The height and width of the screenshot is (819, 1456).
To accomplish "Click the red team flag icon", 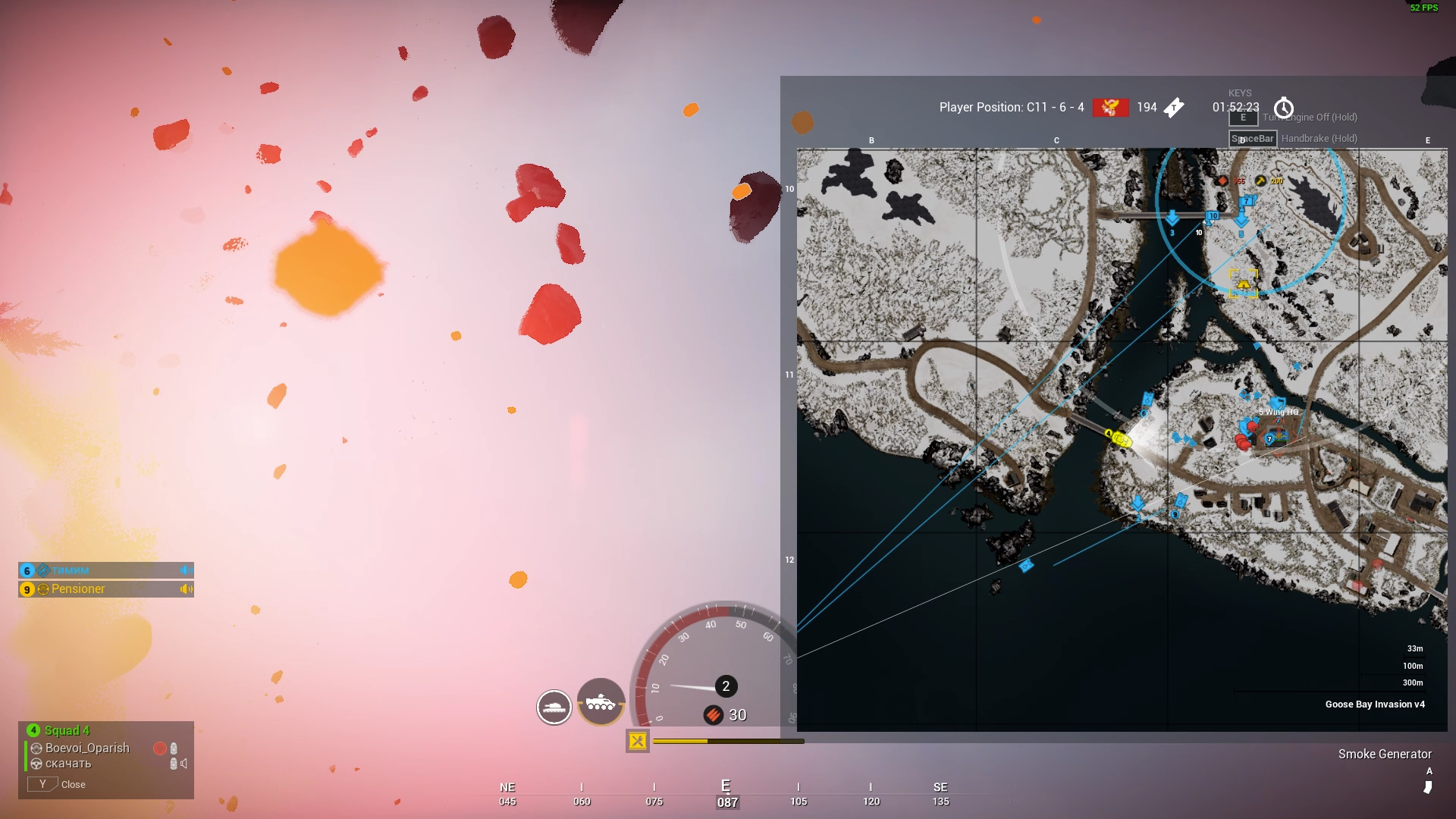I will tap(1110, 108).
